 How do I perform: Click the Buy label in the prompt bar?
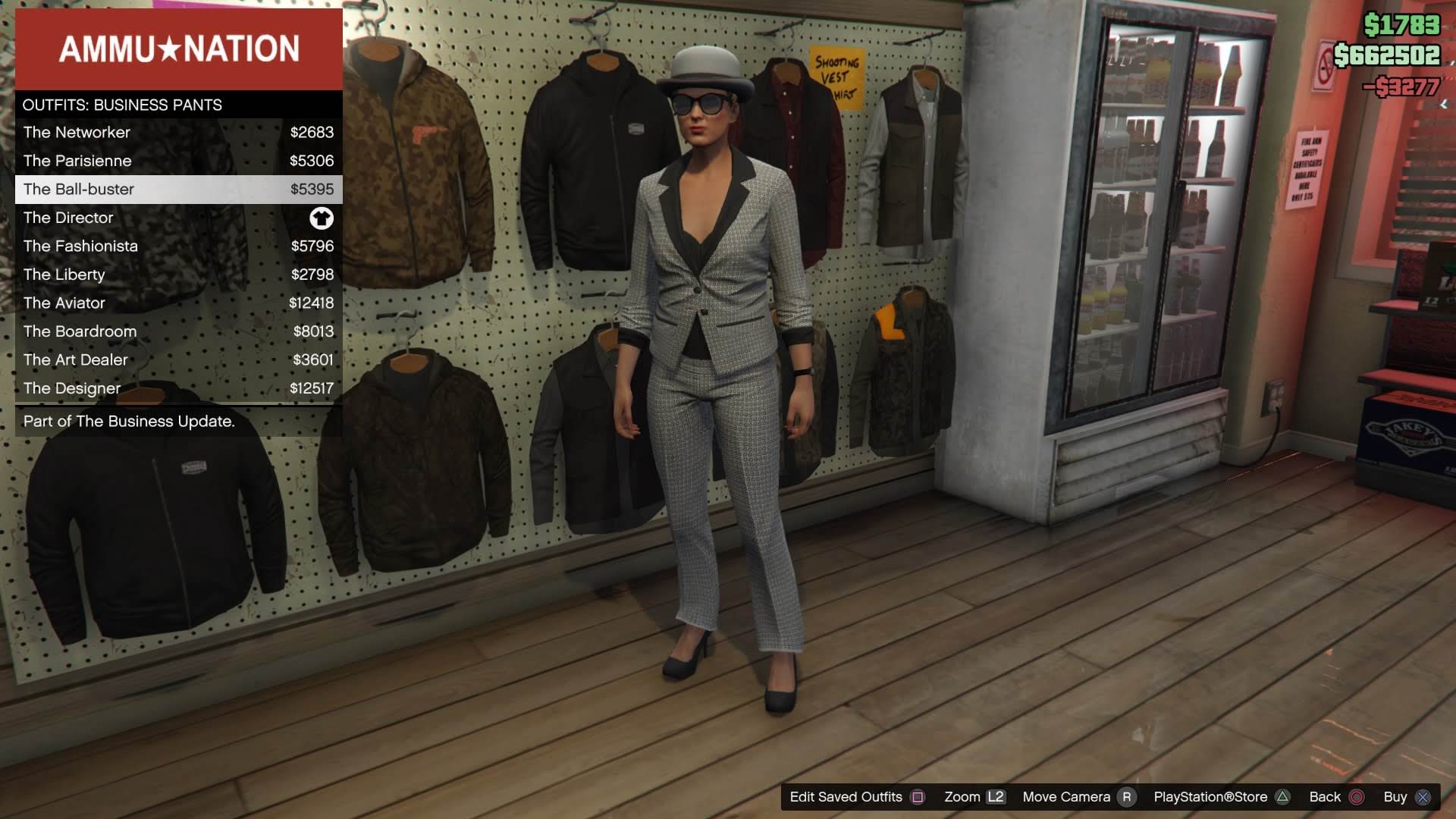[1395, 796]
